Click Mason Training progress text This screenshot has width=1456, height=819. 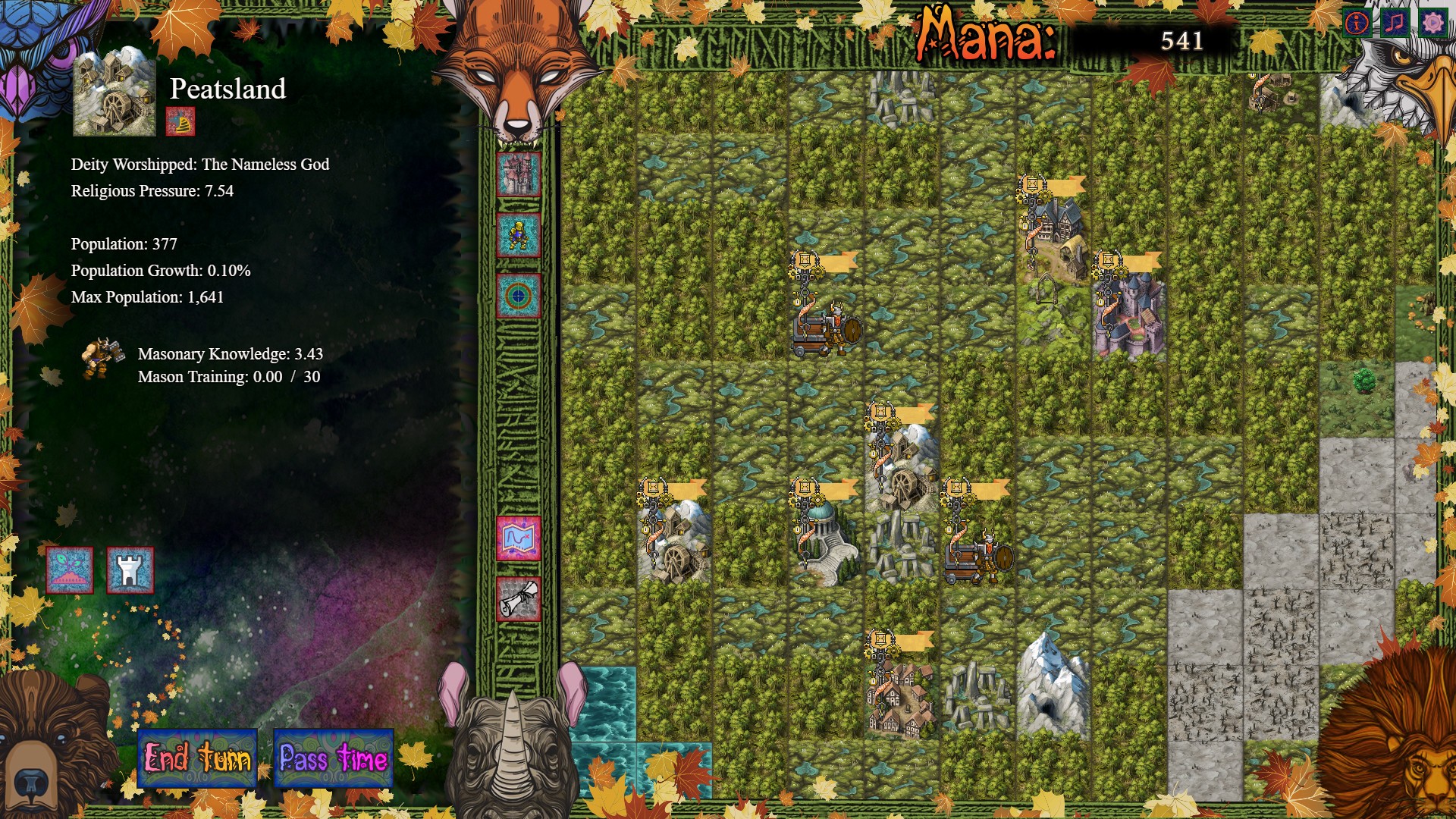[x=229, y=376]
